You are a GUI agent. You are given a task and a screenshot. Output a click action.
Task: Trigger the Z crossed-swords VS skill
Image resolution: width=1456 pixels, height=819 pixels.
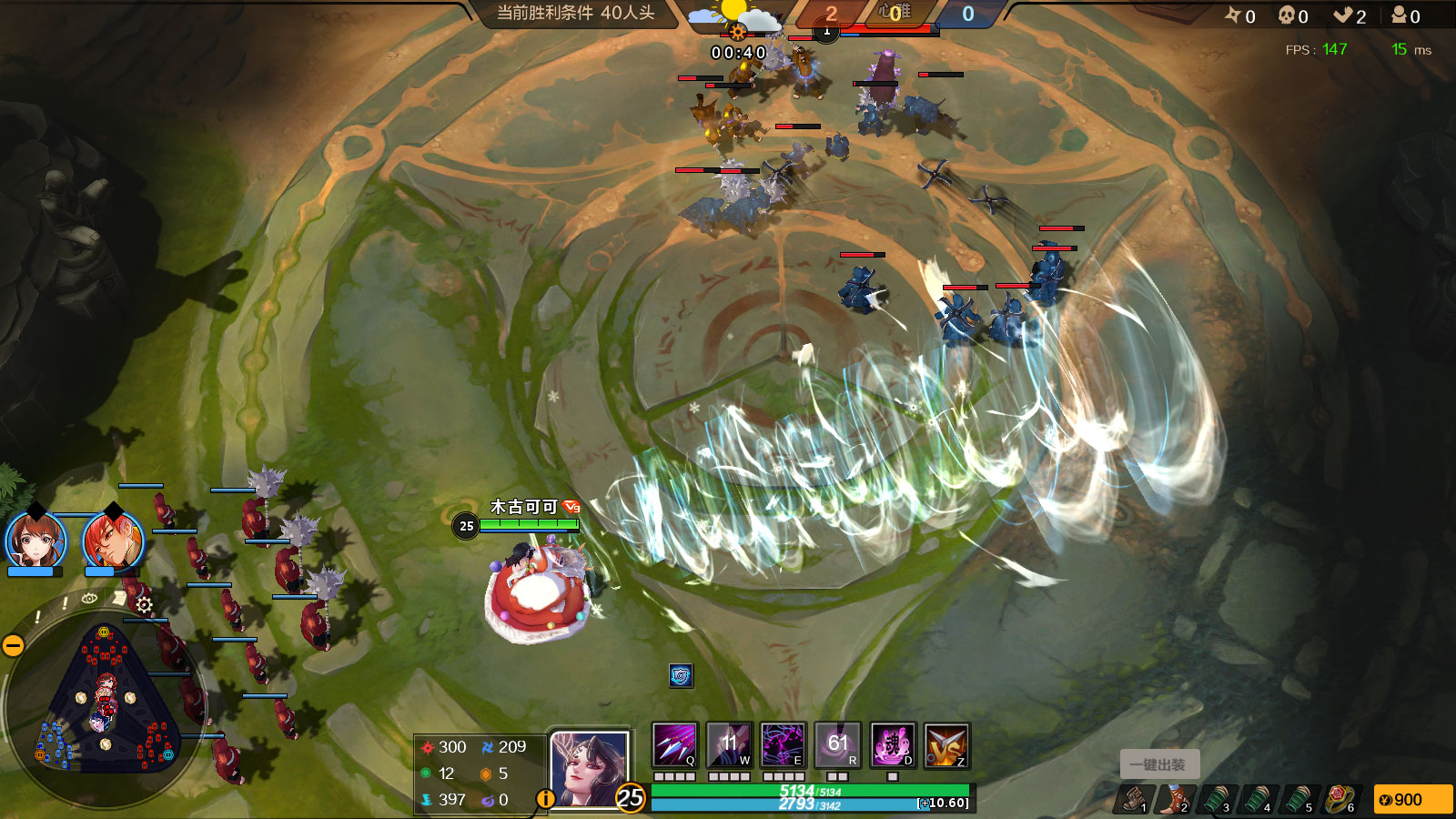pyautogui.click(x=946, y=745)
